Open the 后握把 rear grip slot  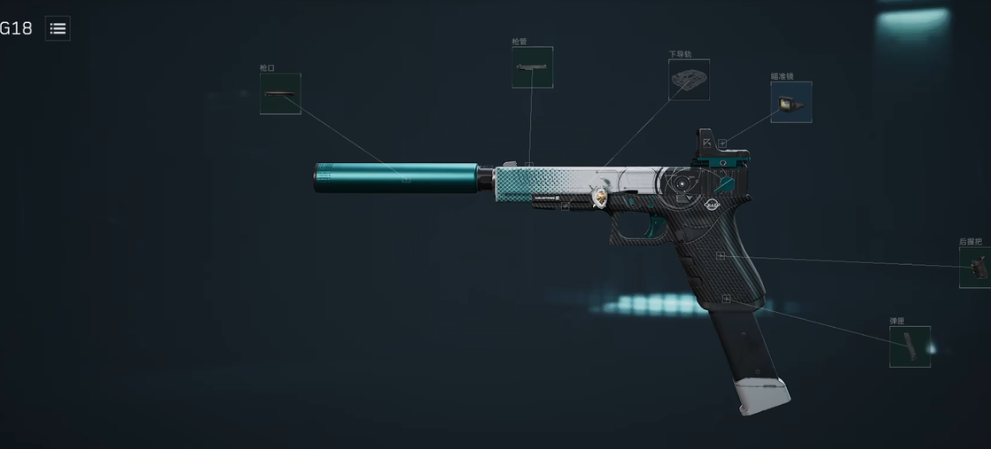pos(975,267)
